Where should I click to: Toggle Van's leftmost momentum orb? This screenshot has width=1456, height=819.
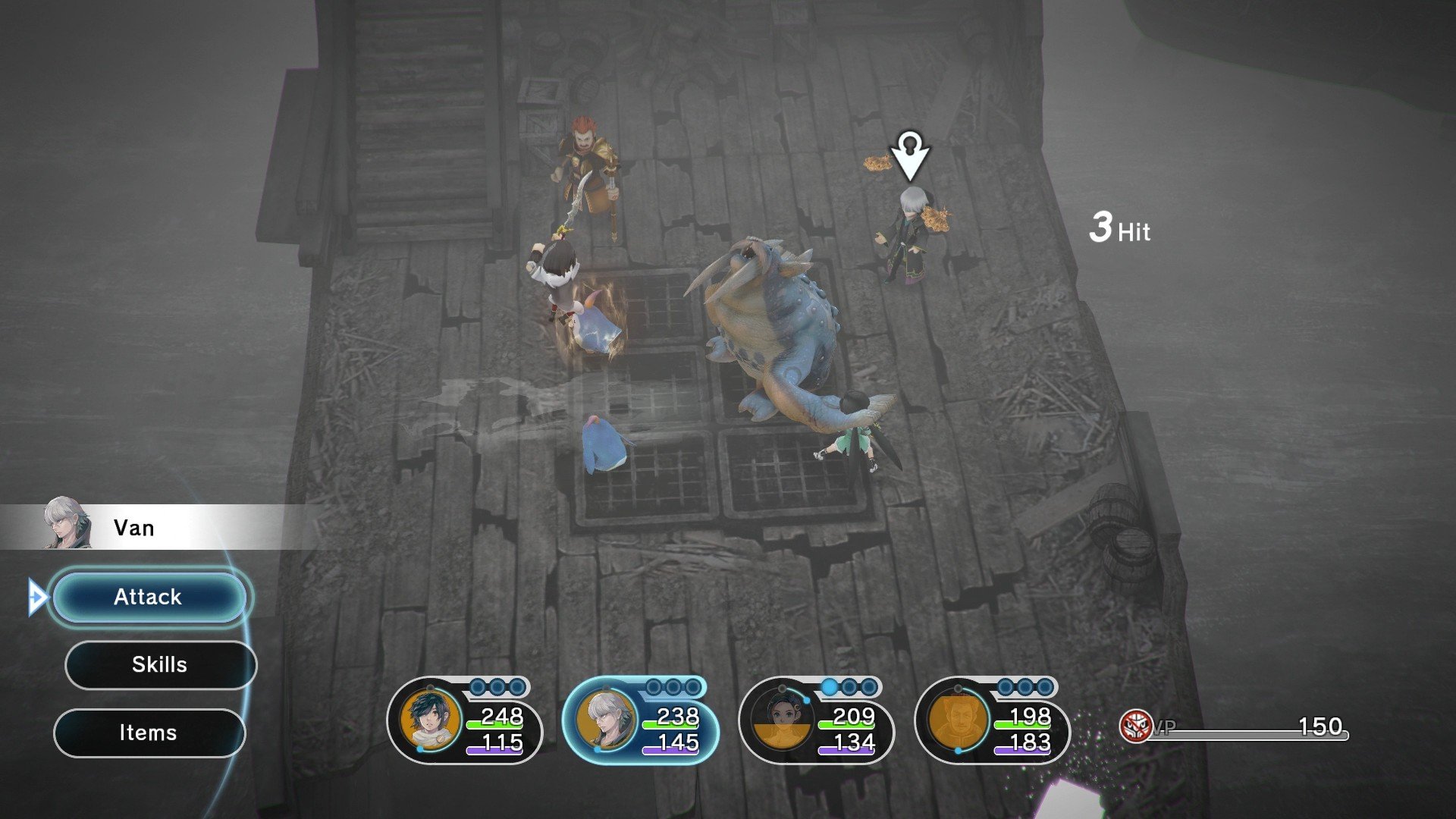pyautogui.click(x=652, y=686)
